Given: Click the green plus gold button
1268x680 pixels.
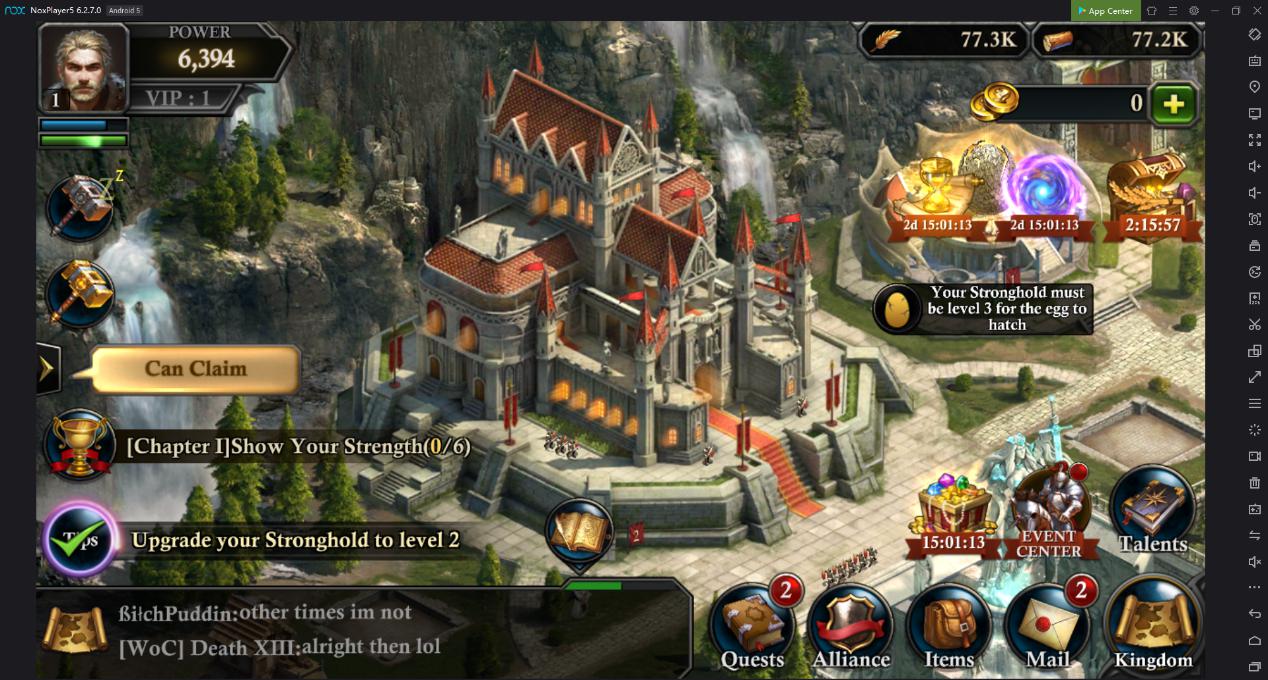Looking at the screenshot, I should point(1174,104).
